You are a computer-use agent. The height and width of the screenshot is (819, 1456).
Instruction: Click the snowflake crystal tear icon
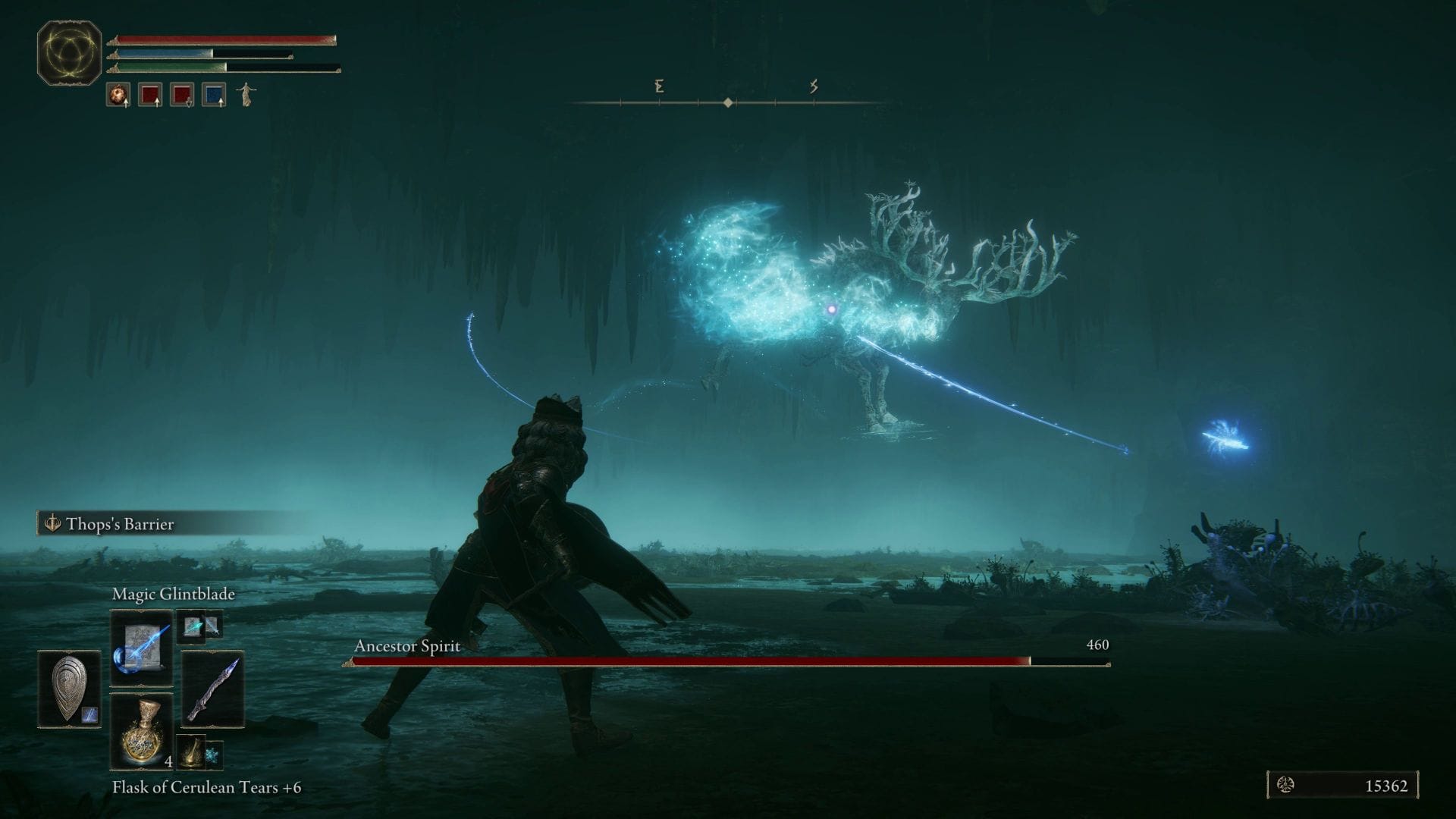213,754
